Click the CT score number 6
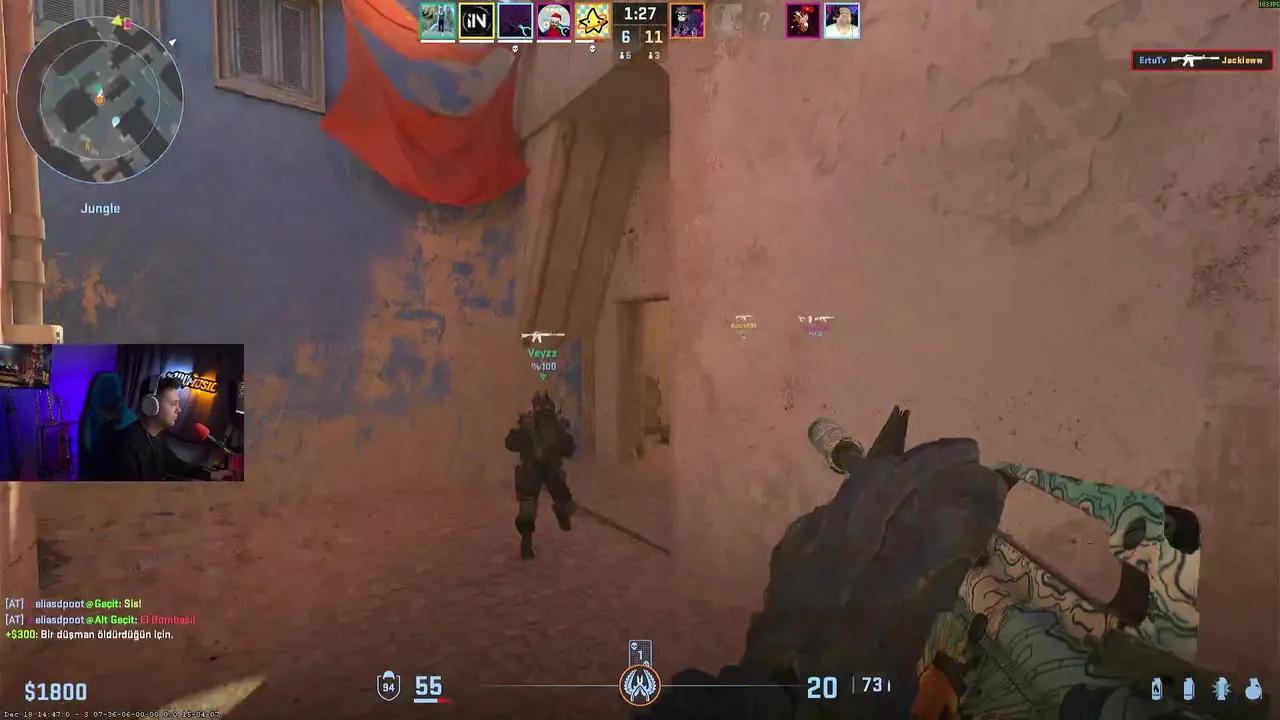This screenshot has width=1280, height=720. coord(626,36)
